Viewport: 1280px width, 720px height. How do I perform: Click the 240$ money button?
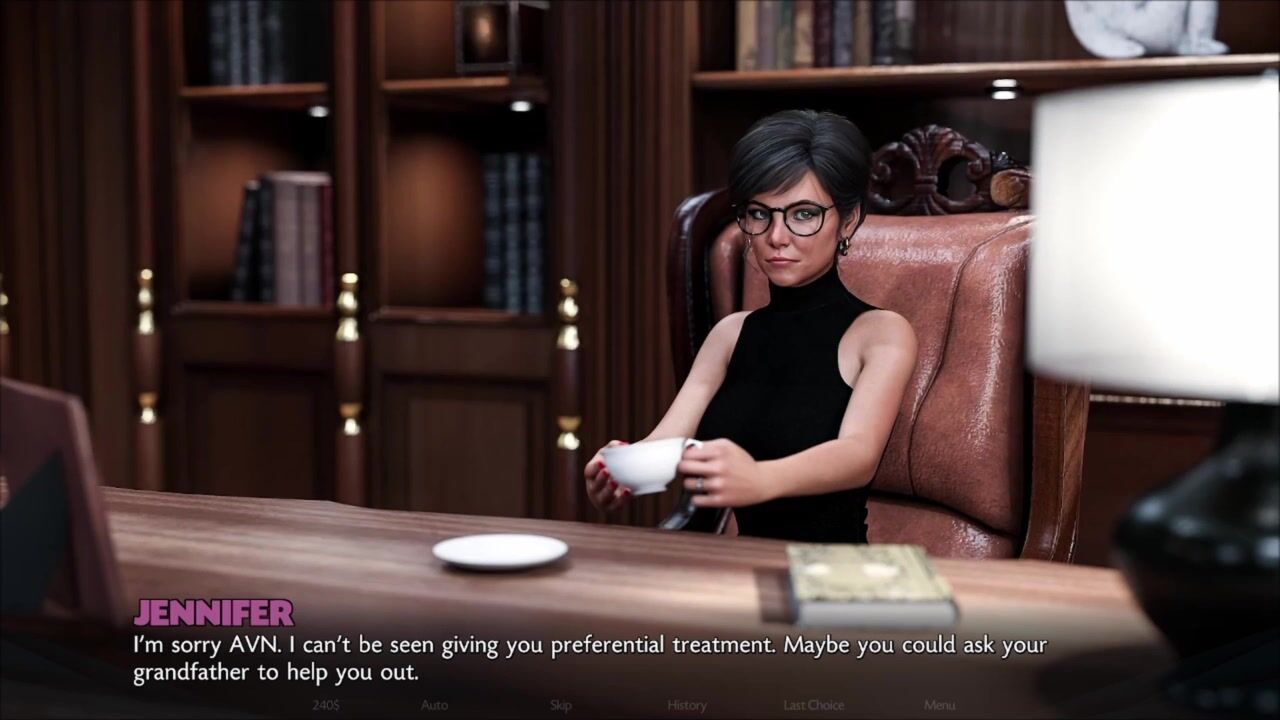(326, 705)
